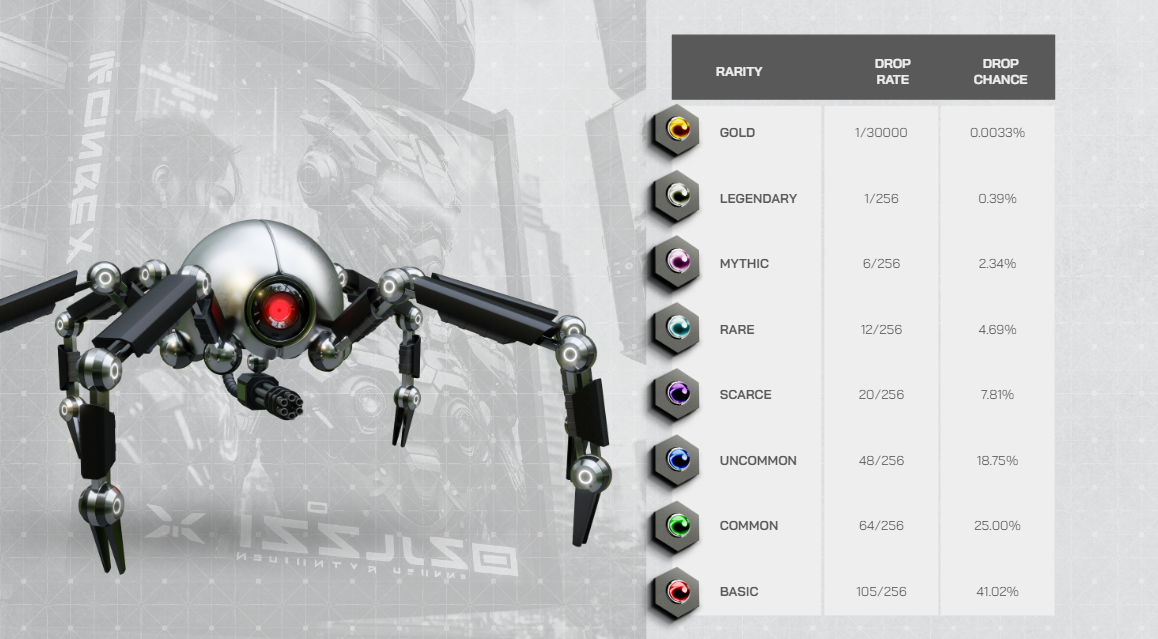Select the Gold rarity hexagon icon

coord(678,130)
